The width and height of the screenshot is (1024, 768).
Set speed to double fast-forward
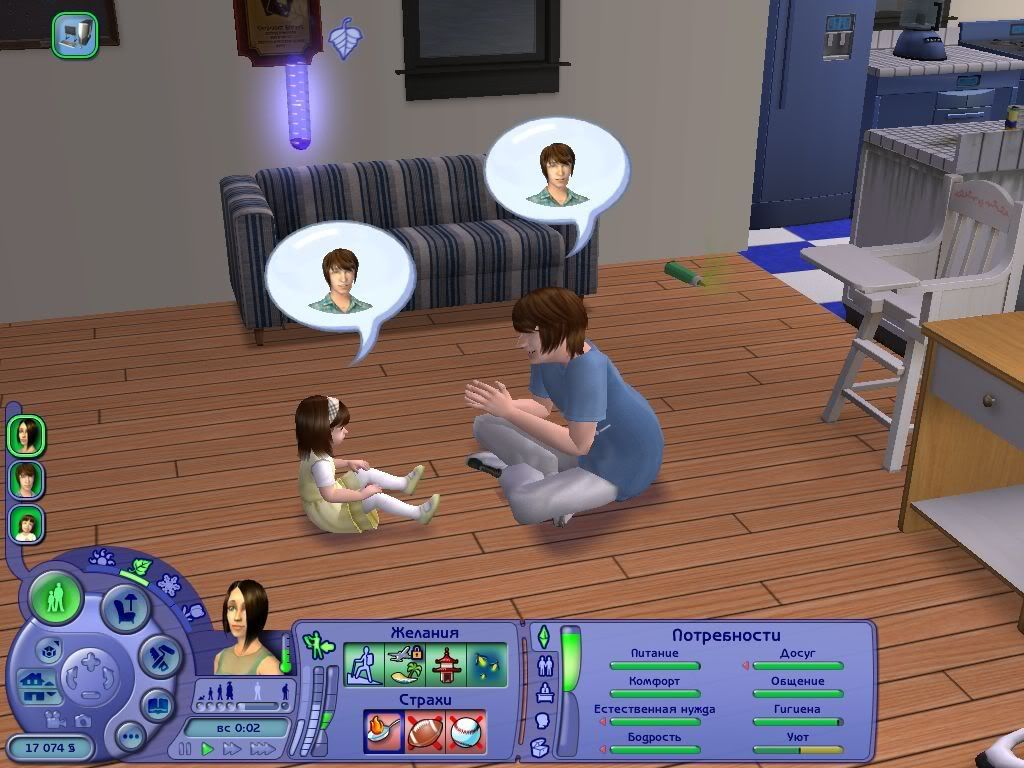pyautogui.click(x=232, y=748)
